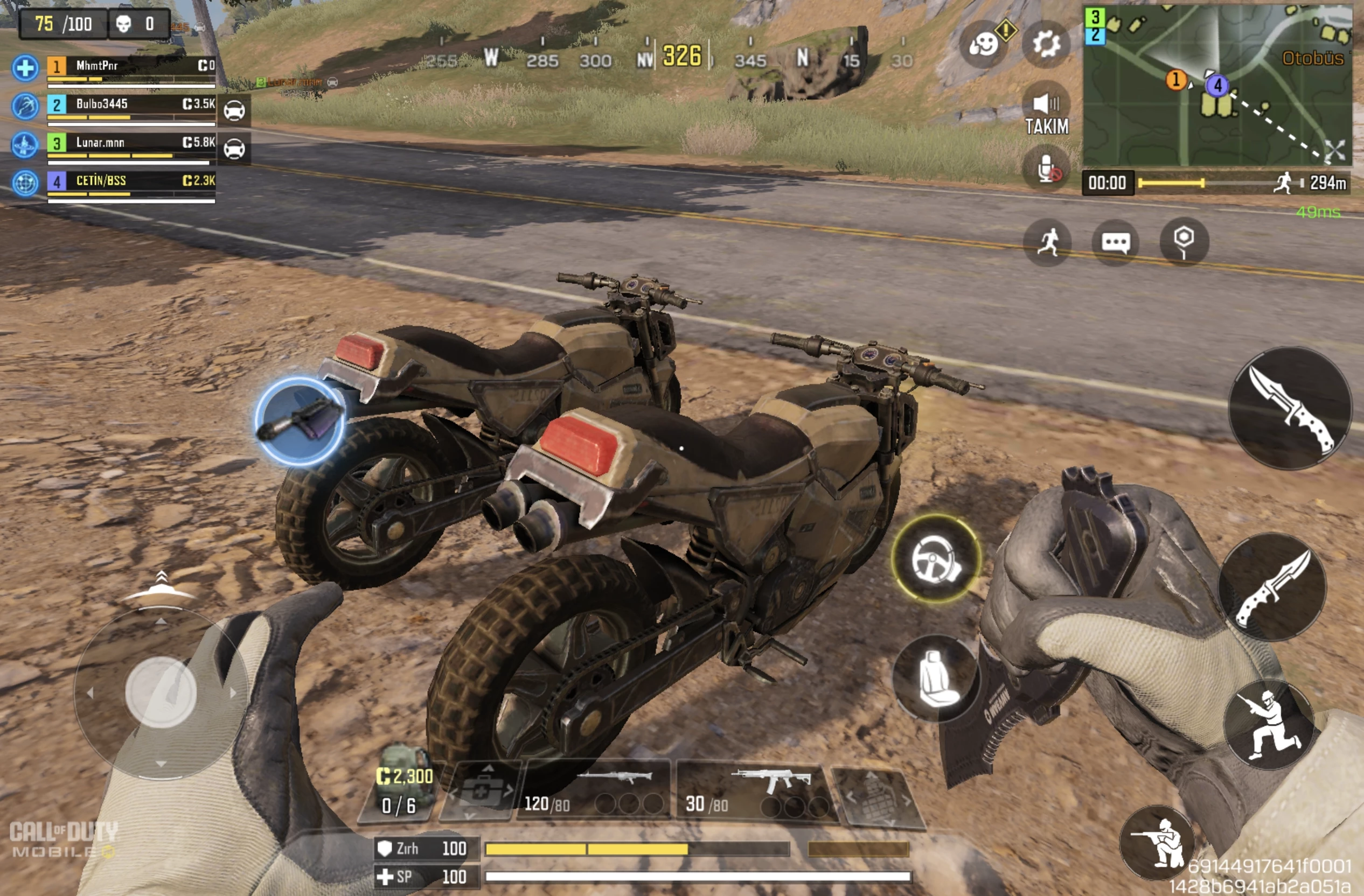Viewport: 1364px width, 896px height.
Task: Open the quick chat message bubble
Action: coord(1115,242)
